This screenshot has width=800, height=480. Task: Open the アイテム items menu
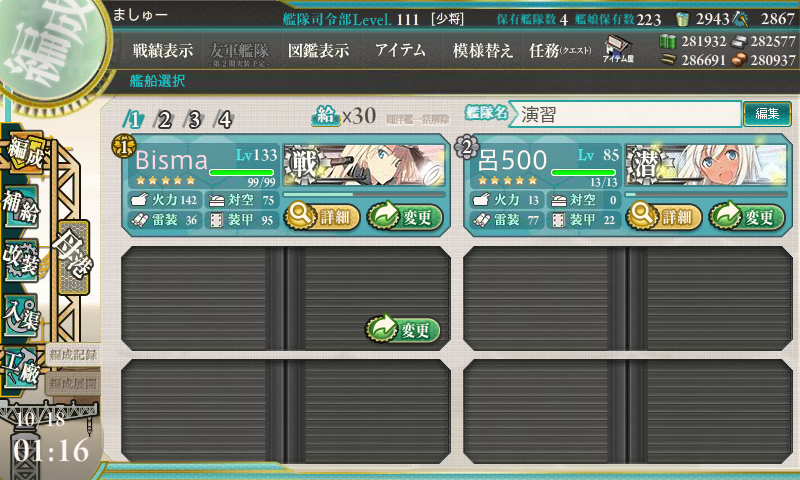(400, 50)
